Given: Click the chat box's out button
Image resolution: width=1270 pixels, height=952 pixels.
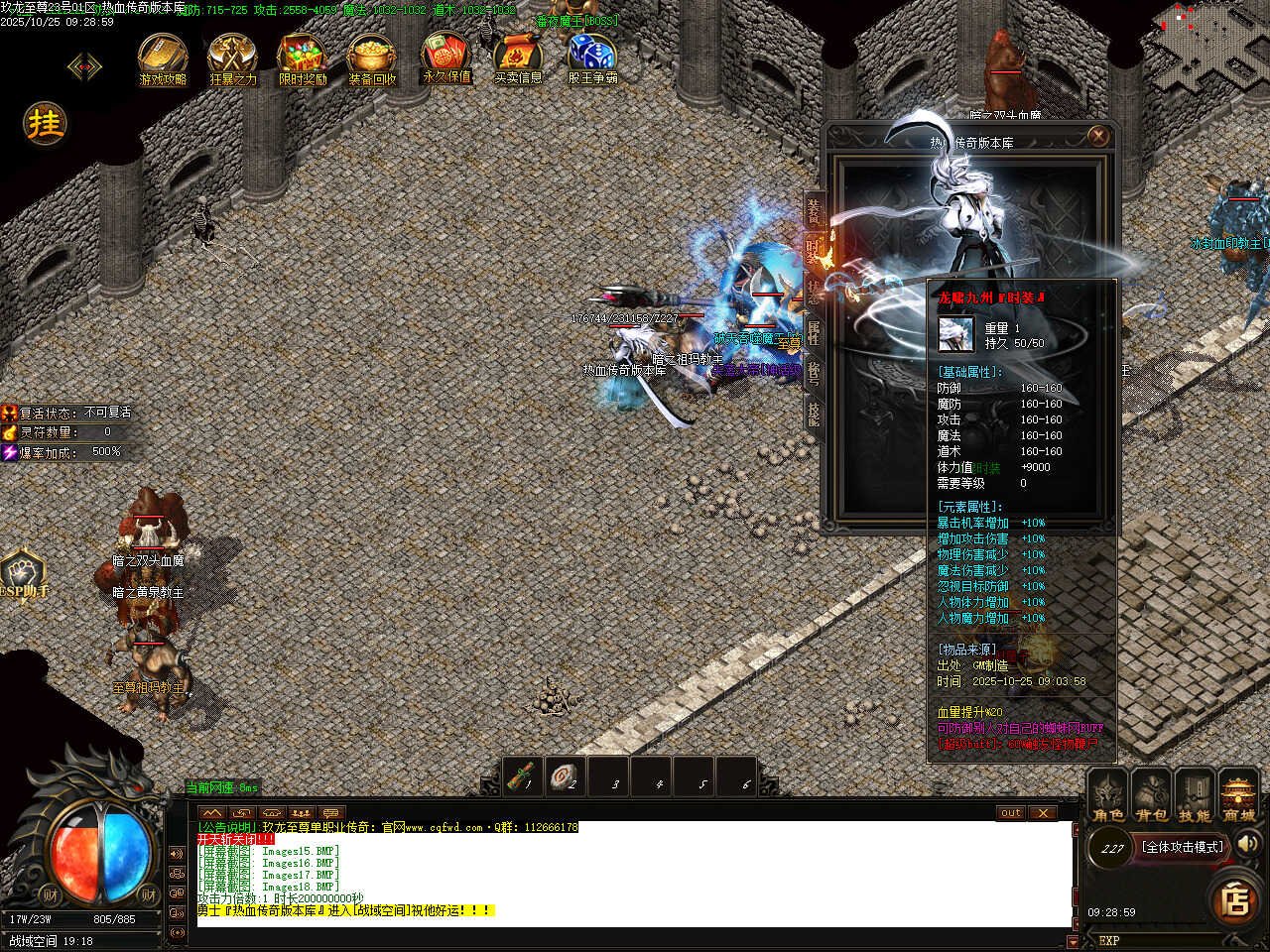Looking at the screenshot, I should [x=1010, y=813].
